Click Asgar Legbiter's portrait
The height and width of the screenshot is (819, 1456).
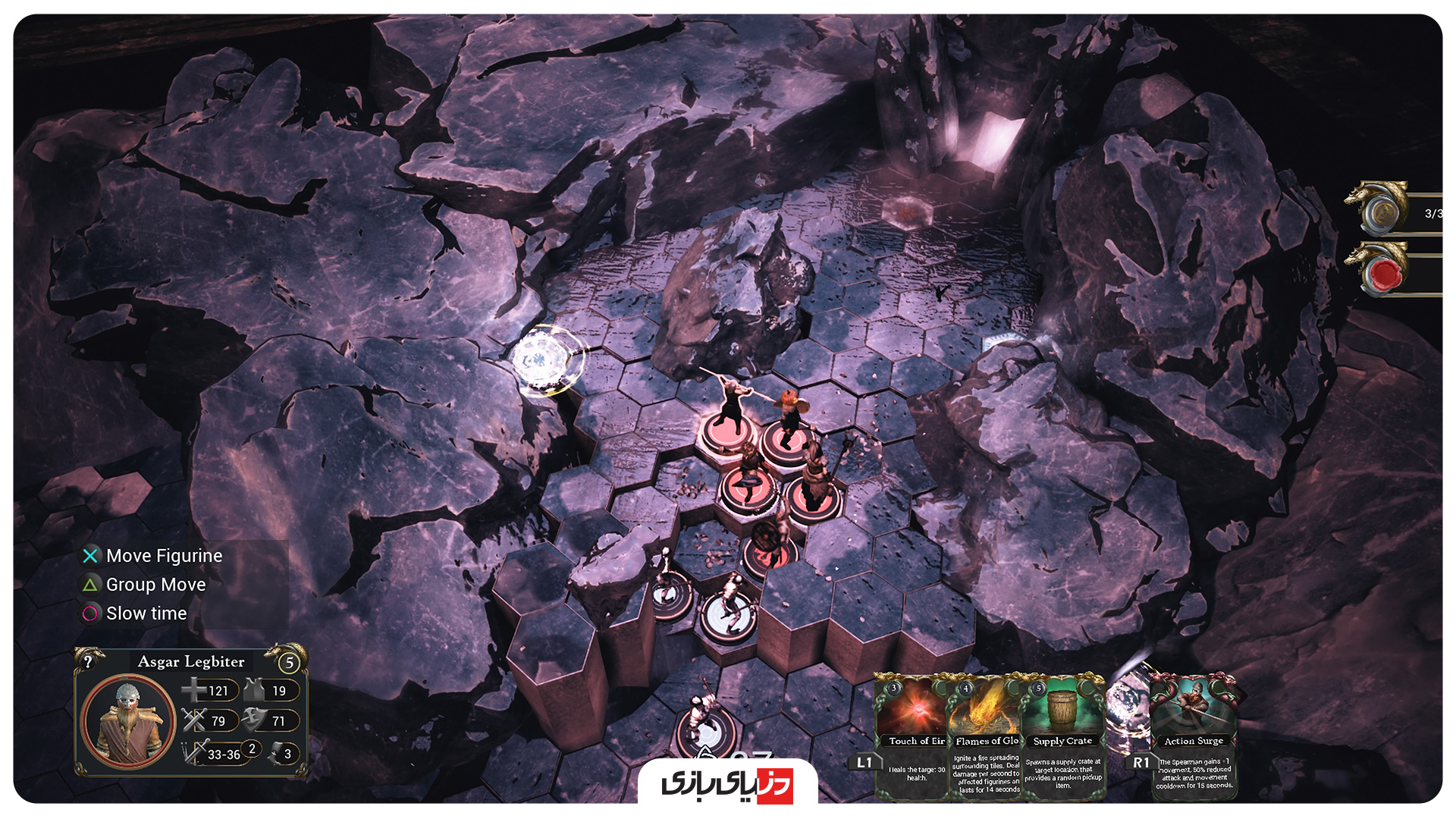(127, 721)
